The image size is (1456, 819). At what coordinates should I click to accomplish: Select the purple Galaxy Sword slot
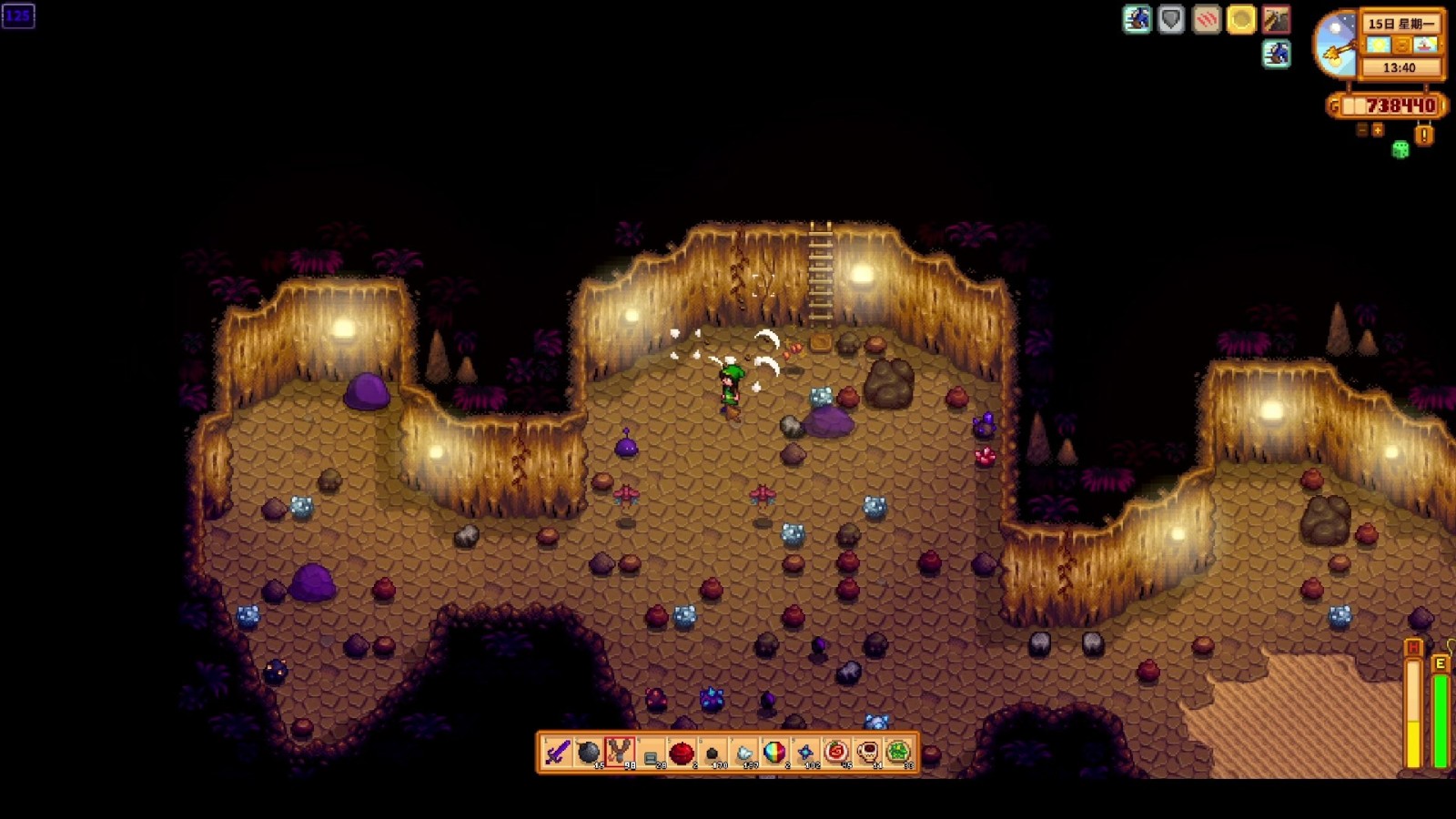(558, 753)
